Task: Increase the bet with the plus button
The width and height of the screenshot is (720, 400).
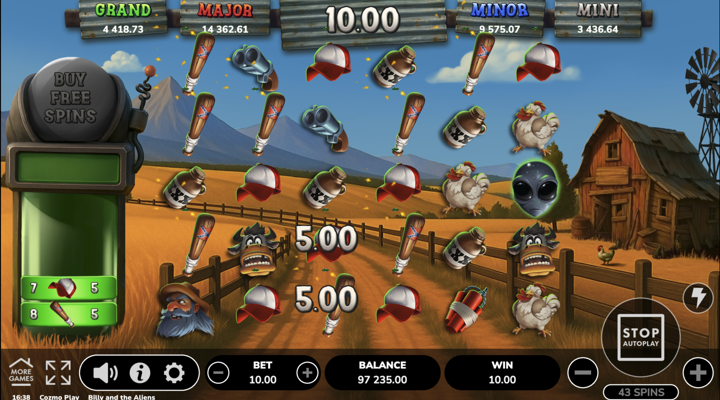Action: (307, 373)
